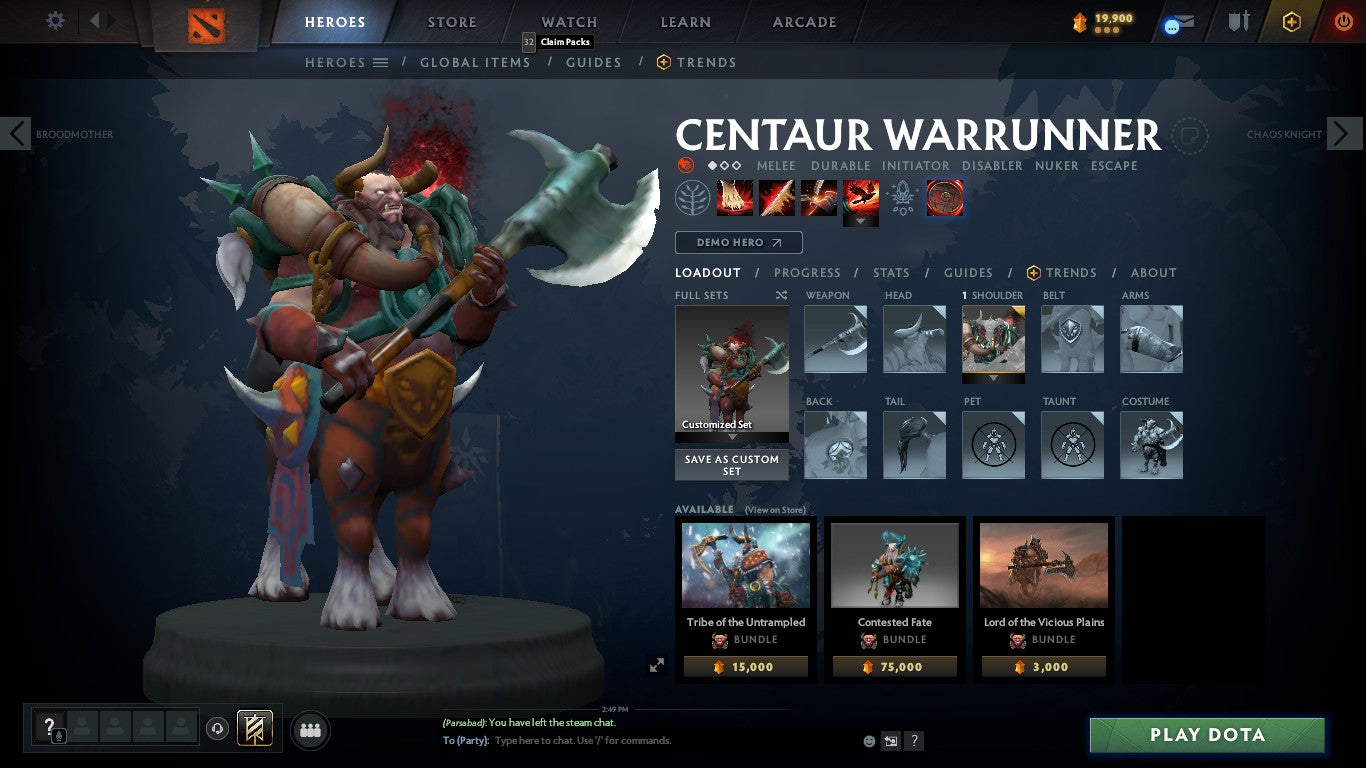1366x768 pixels.
Task: Open the settings gear icon
Action: [55, 19]
